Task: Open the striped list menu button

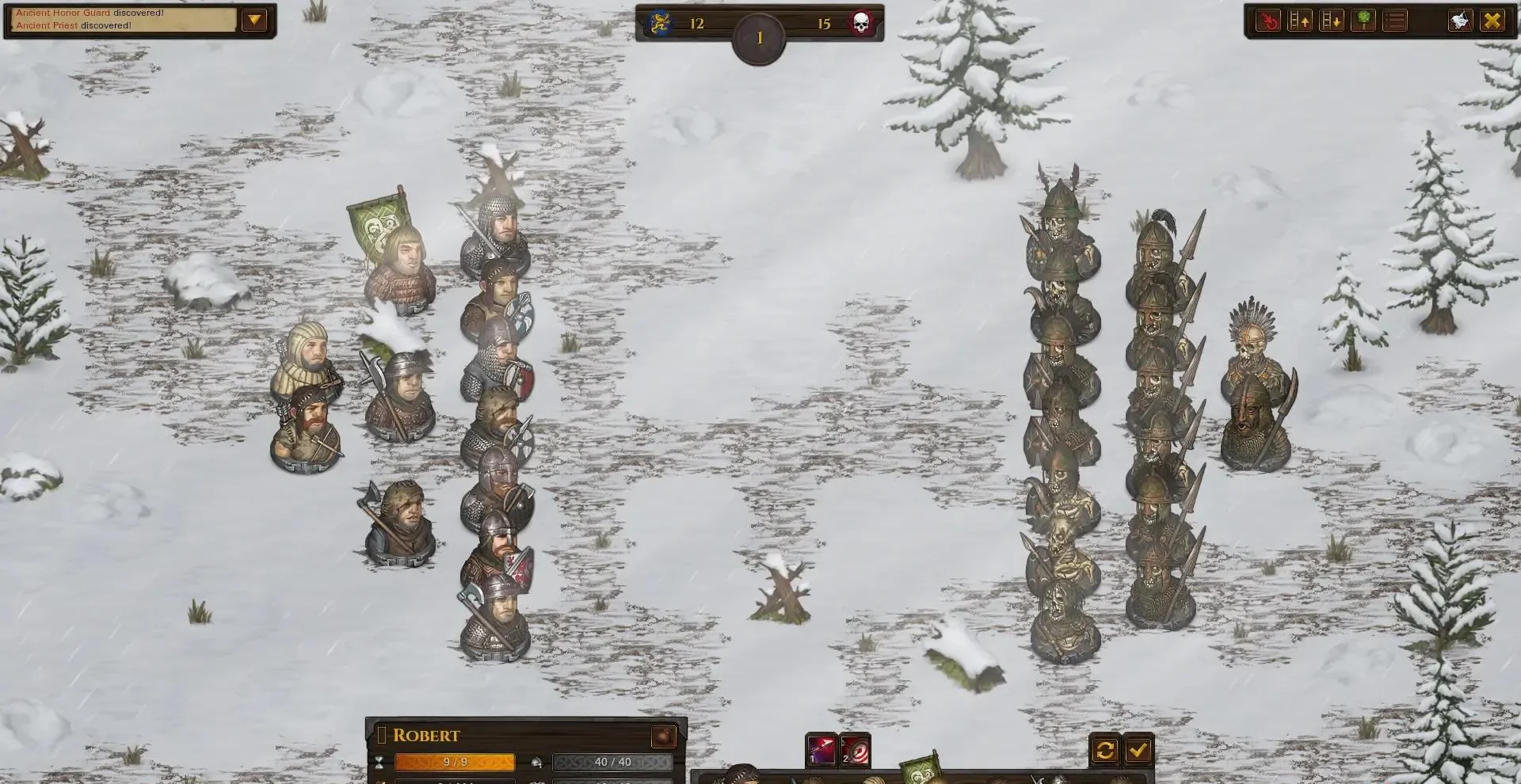Action: pyautogui.click(x=1395, y=21)
